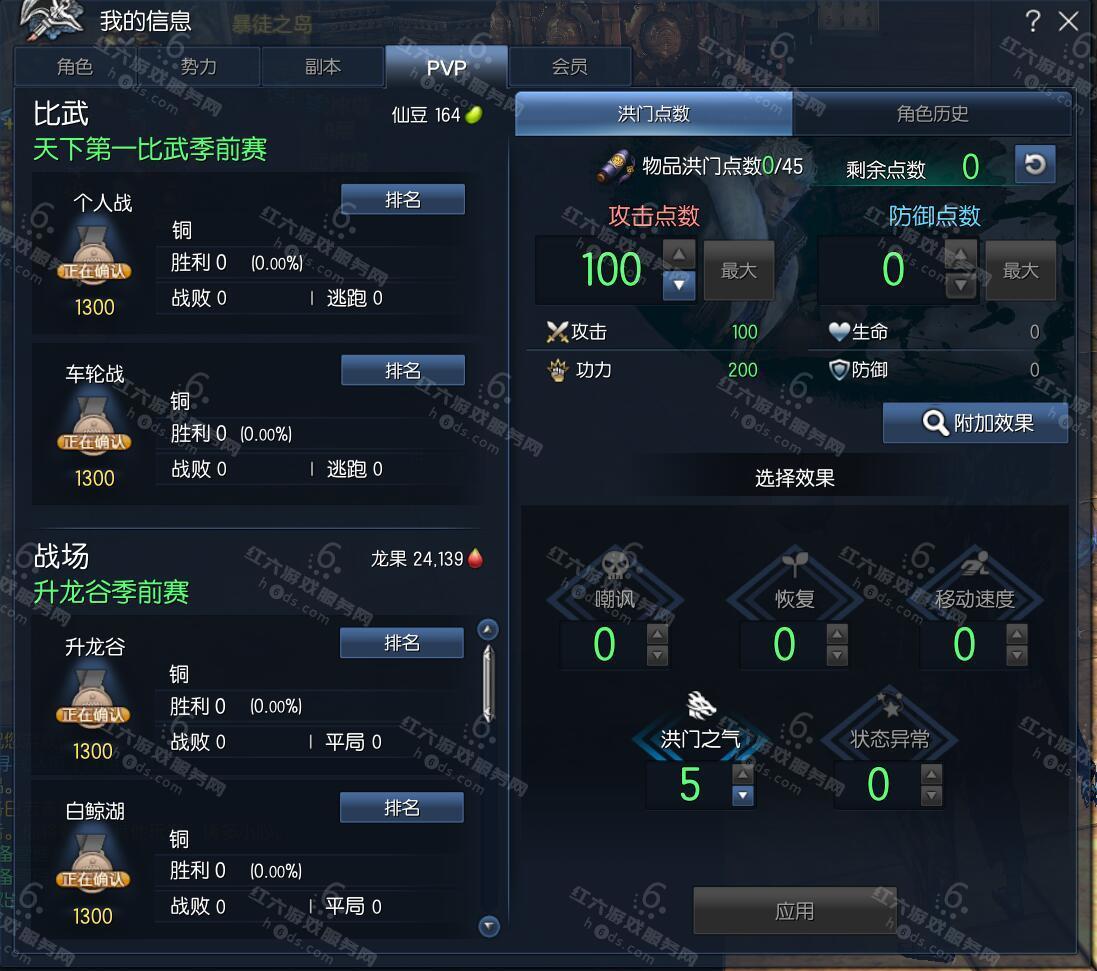Switch to the 角色 tab
1097x971 pixels.
coord(75,67)
